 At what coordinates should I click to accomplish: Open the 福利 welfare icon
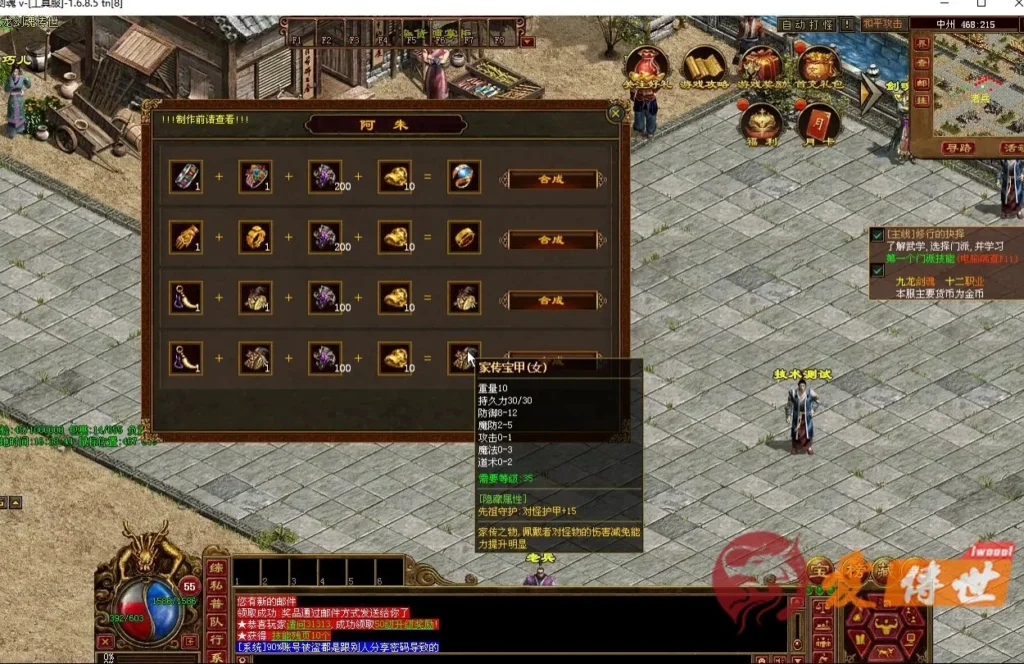pyautogui.click(x=762, y=122)
